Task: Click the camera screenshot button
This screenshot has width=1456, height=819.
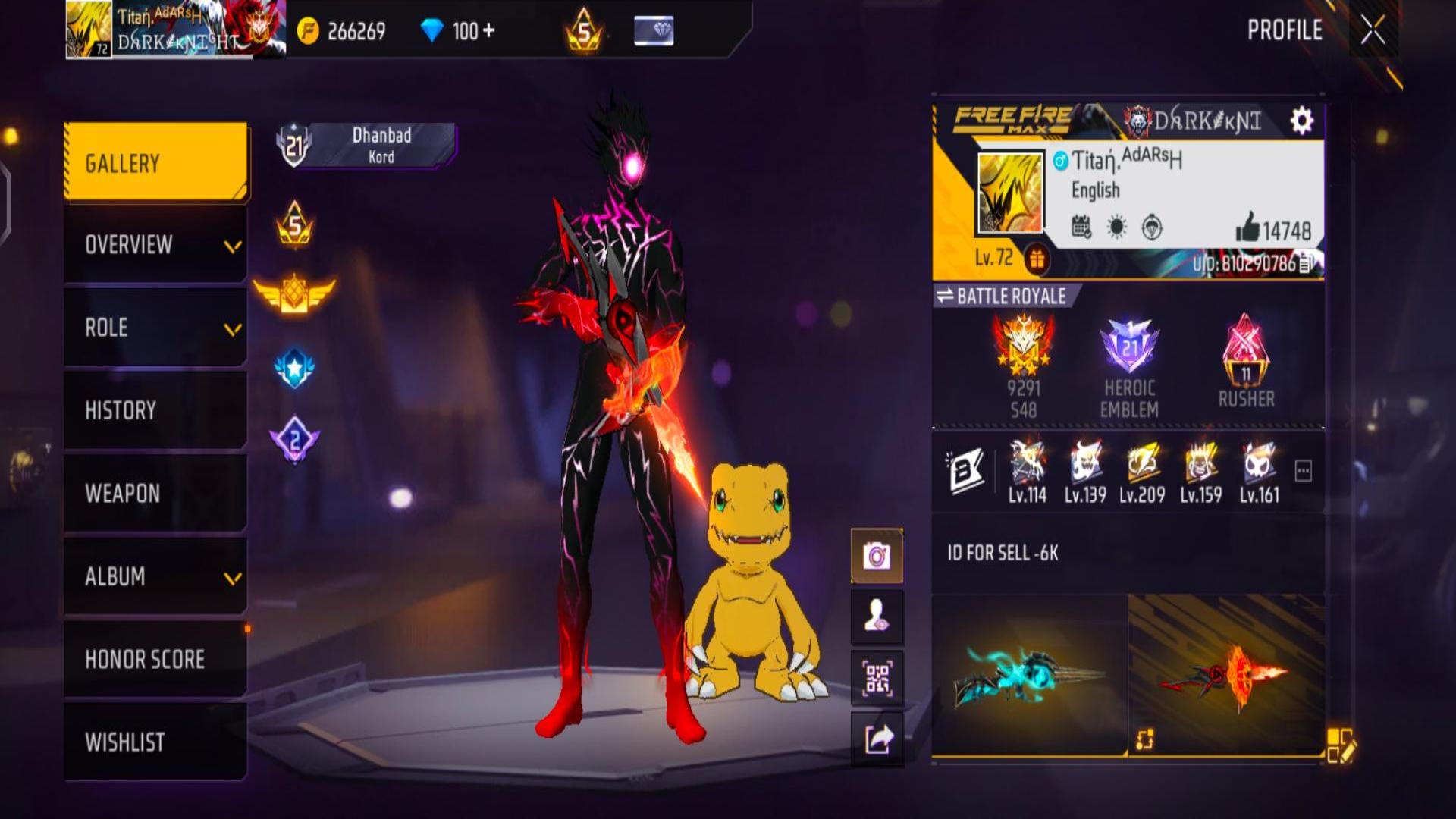Action: tap(877, 556)
